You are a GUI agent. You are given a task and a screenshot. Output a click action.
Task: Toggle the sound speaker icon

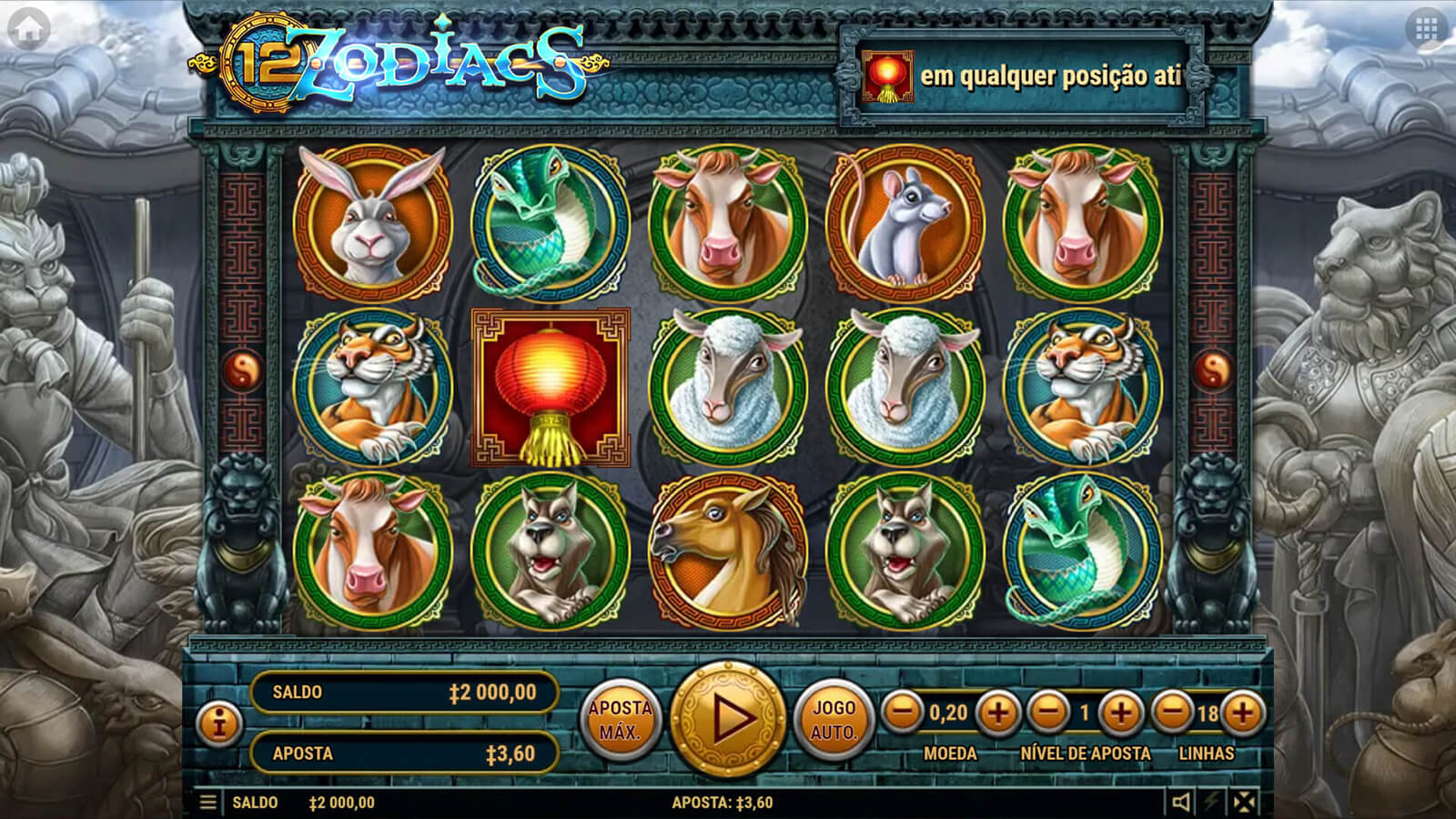[1180, 802]
